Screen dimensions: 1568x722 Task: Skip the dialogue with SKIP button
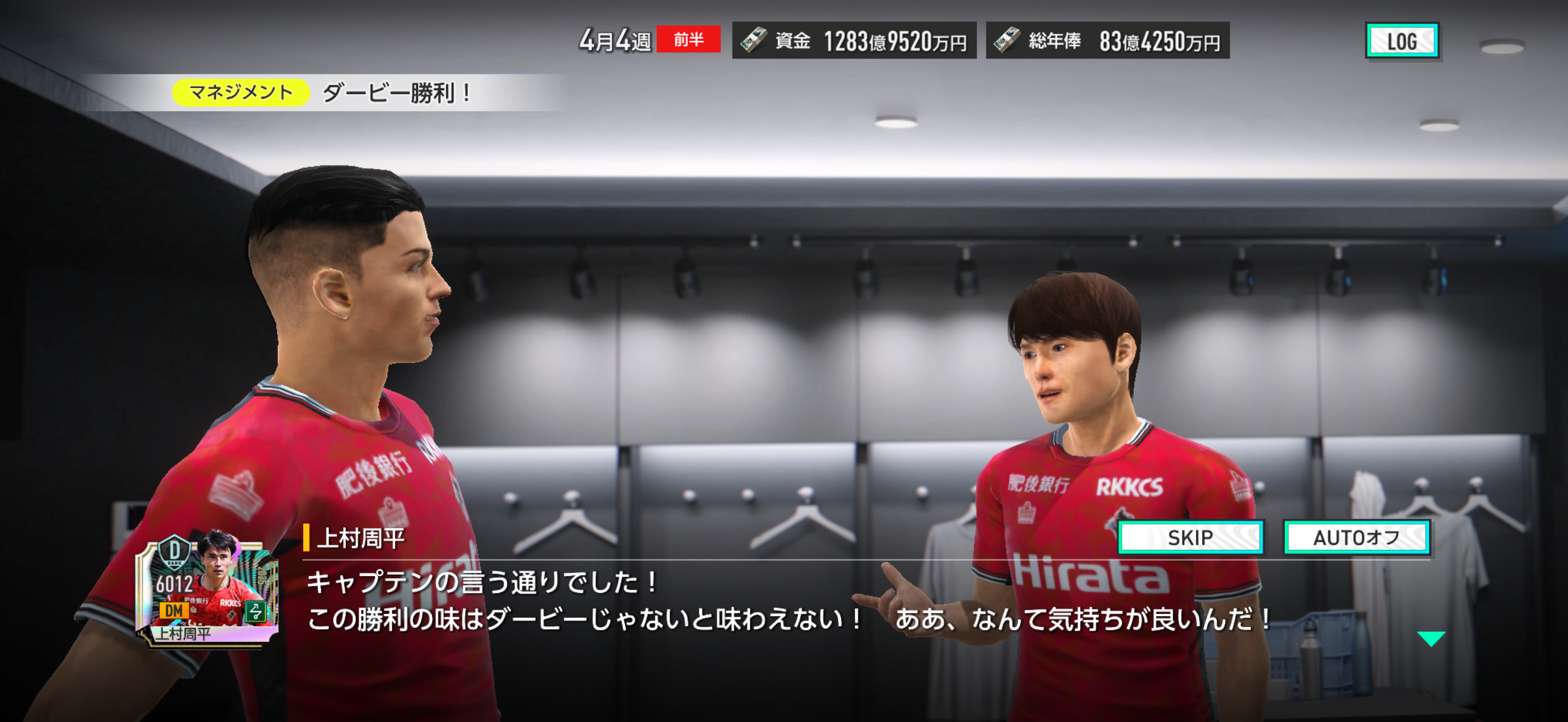coord(1190,537)
